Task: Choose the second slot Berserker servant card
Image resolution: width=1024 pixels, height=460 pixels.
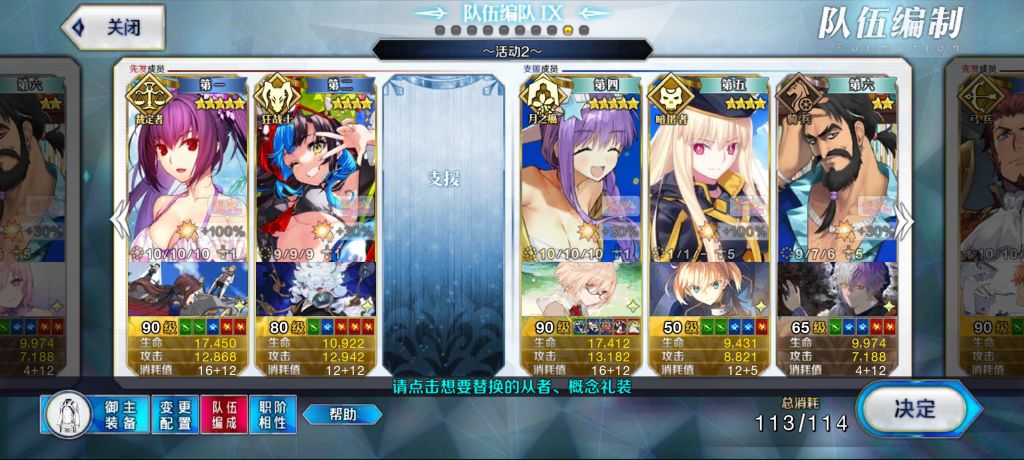Action: [x=315, y=180]
